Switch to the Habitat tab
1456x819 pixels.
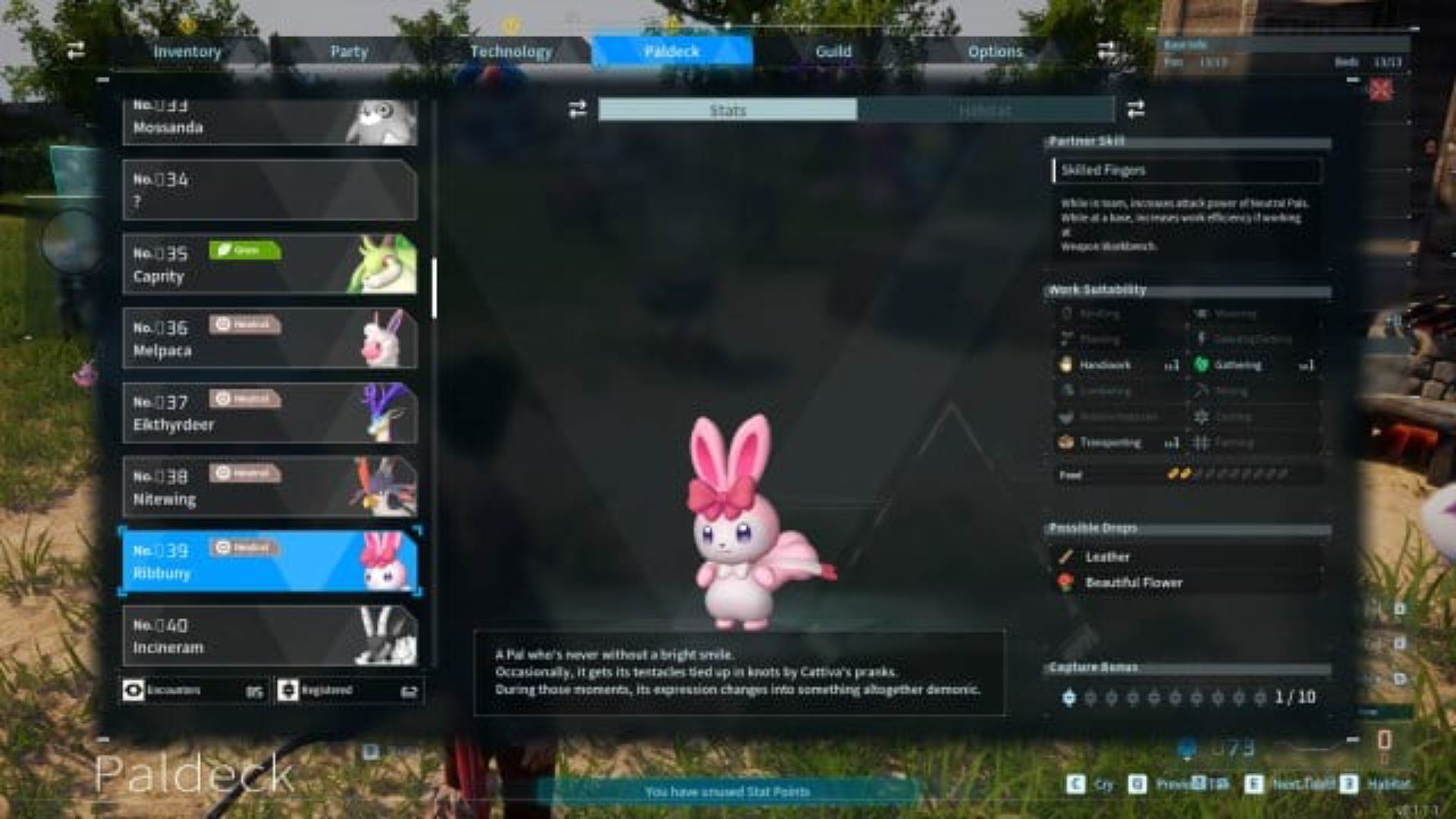[x=983, y=110]
